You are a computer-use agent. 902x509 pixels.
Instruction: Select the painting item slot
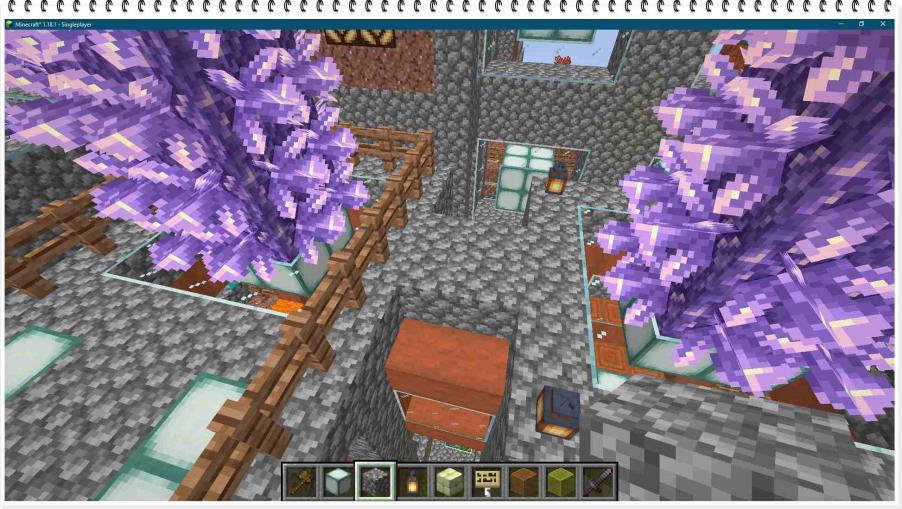click(486, 482)
